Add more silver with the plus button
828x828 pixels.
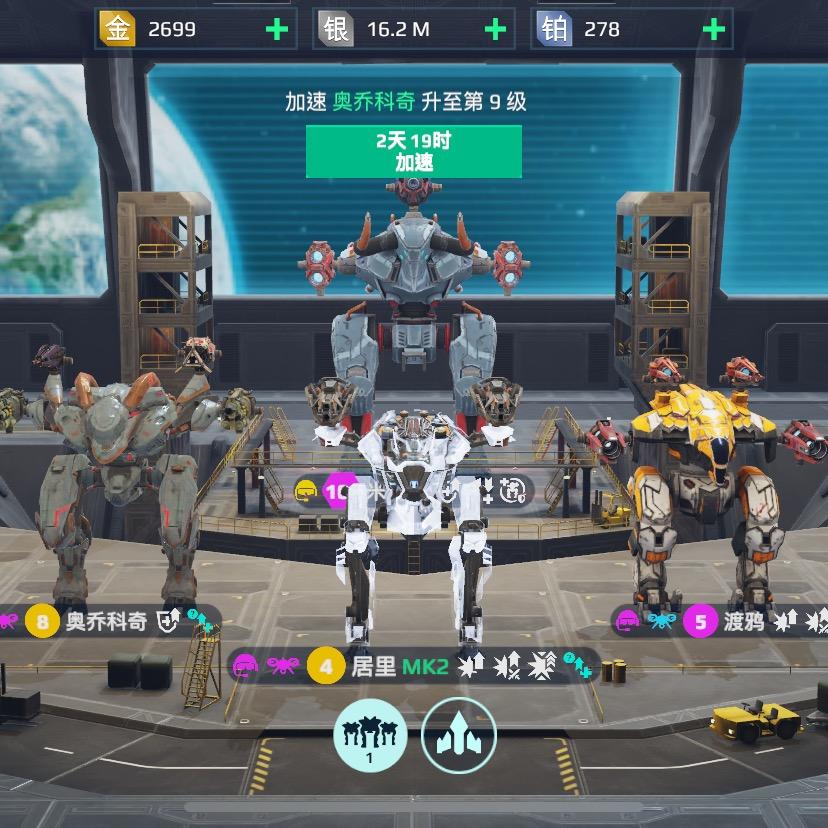click(x=495, y=30)
